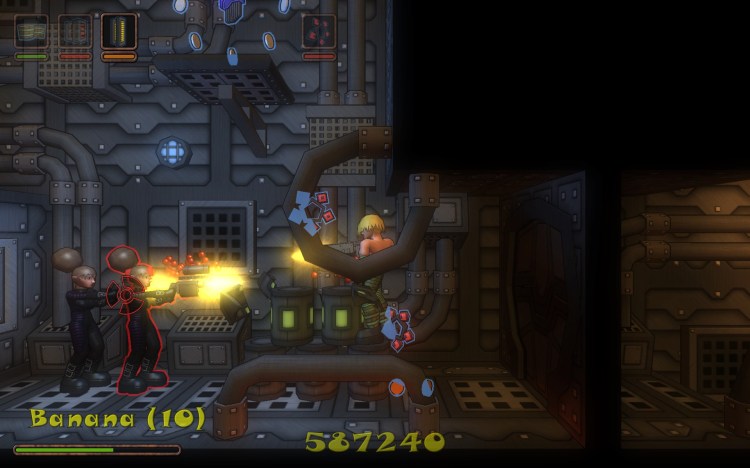Choose the weapon slot with the red bar beside it

click(x=75, y=31)
